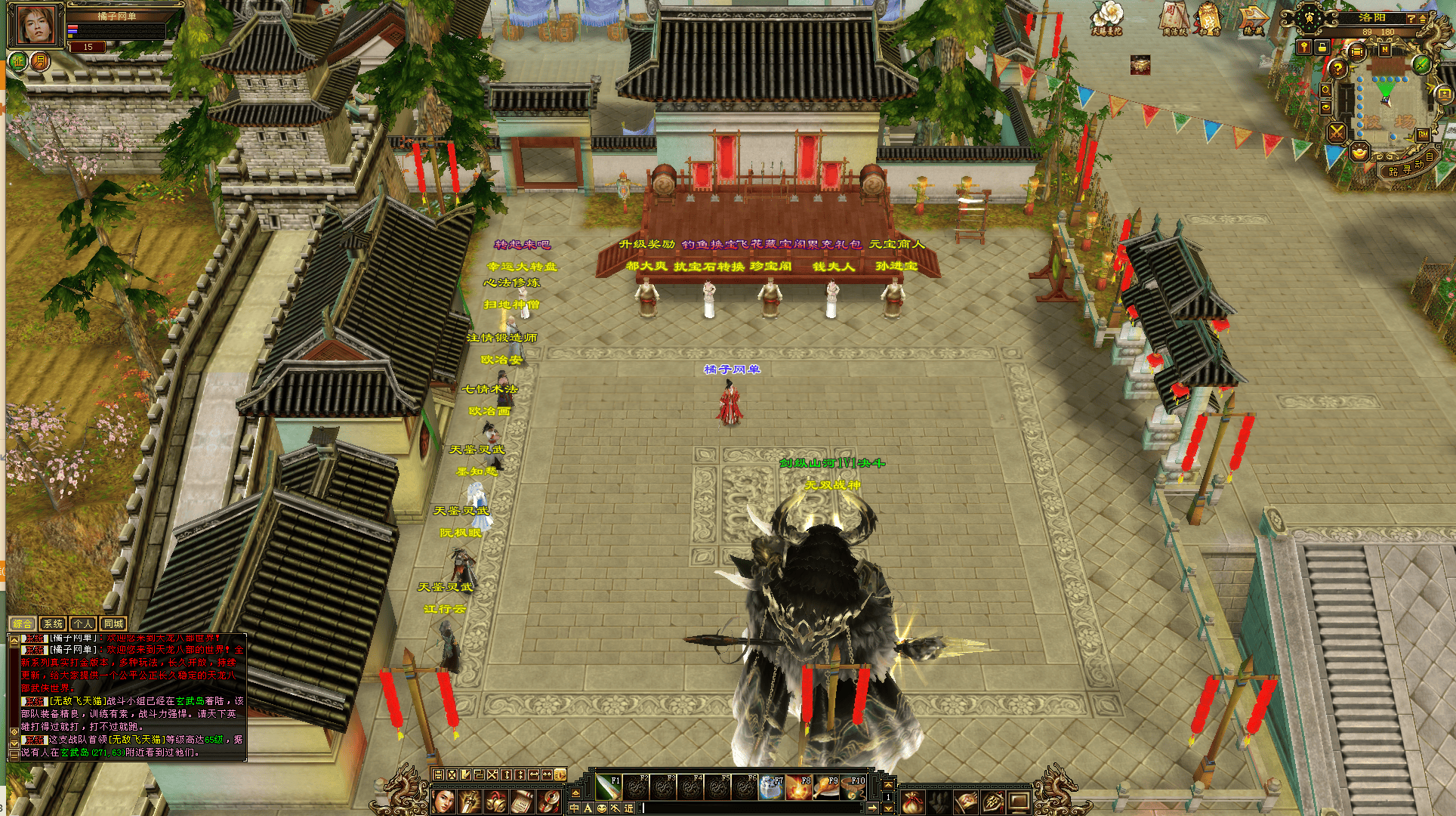Select the F10 ring item slot

tap(853, 788)
